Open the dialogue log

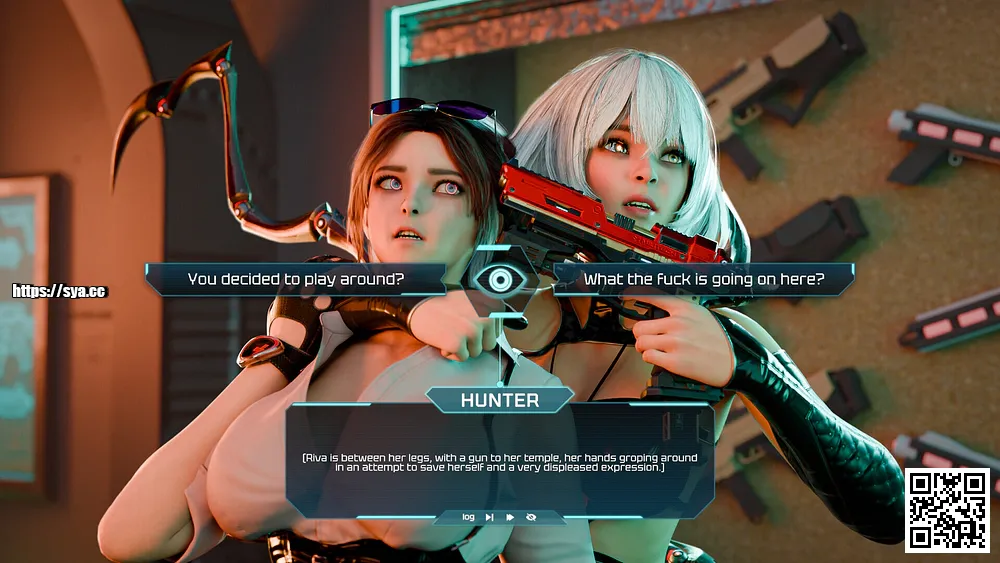(468, 517)
